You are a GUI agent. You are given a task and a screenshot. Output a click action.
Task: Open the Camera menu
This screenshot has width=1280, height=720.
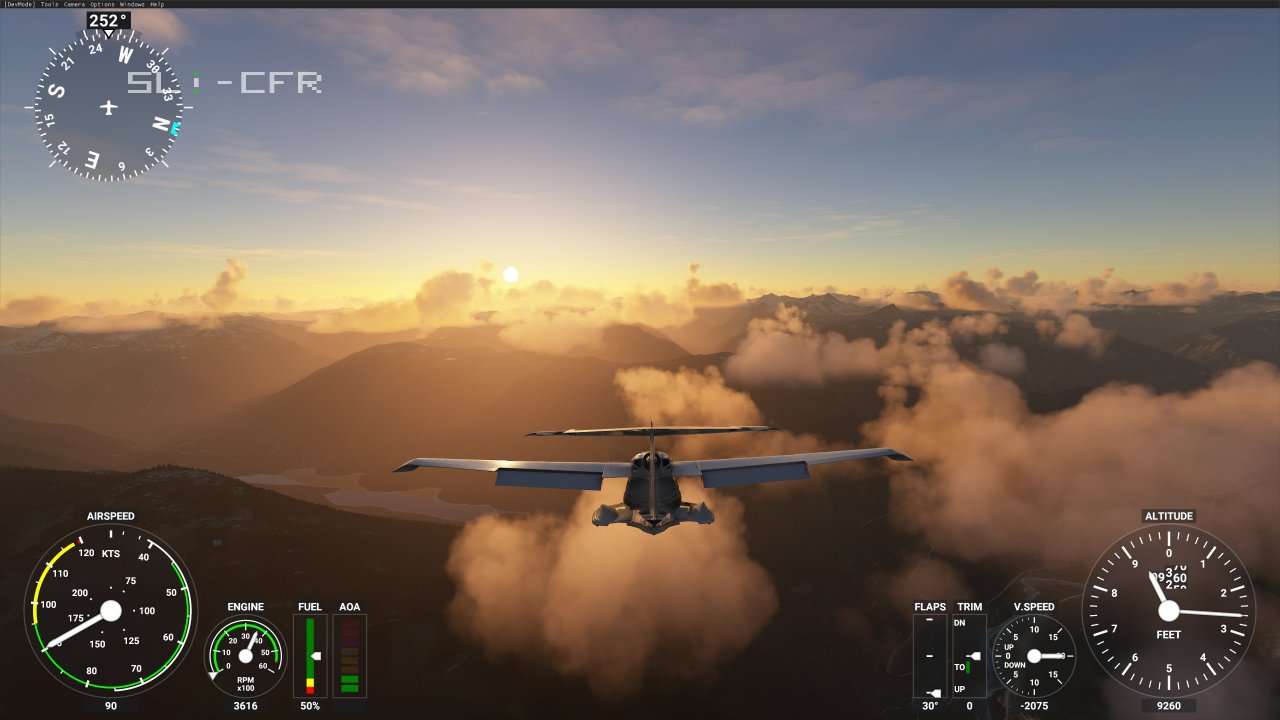coord(75,4)
